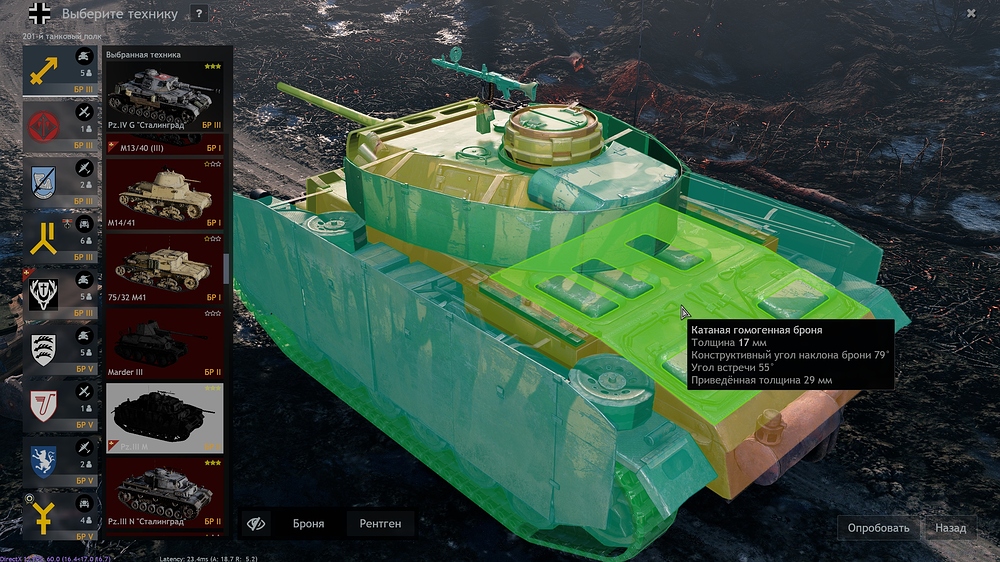Click the Опробовать test drive button

(878, 528)
